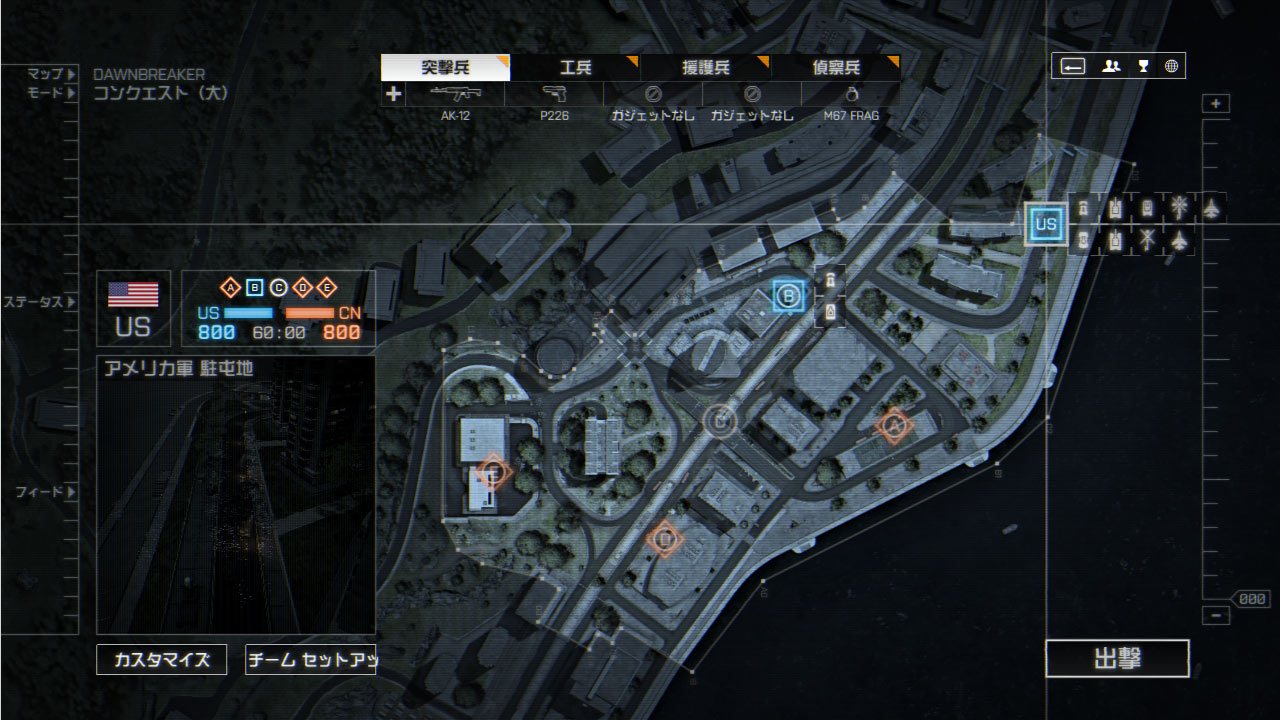Select the 突撃兵 assault class tab

(445, 68)
